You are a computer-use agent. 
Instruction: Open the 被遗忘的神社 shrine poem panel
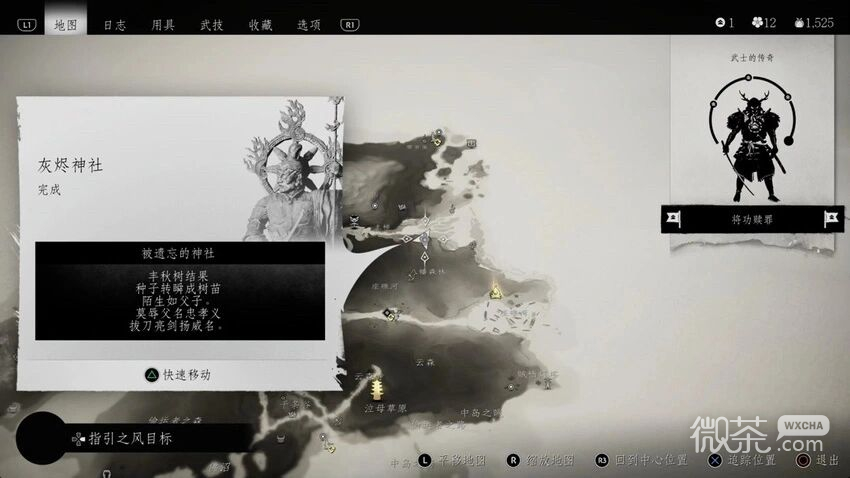[180, 290]
